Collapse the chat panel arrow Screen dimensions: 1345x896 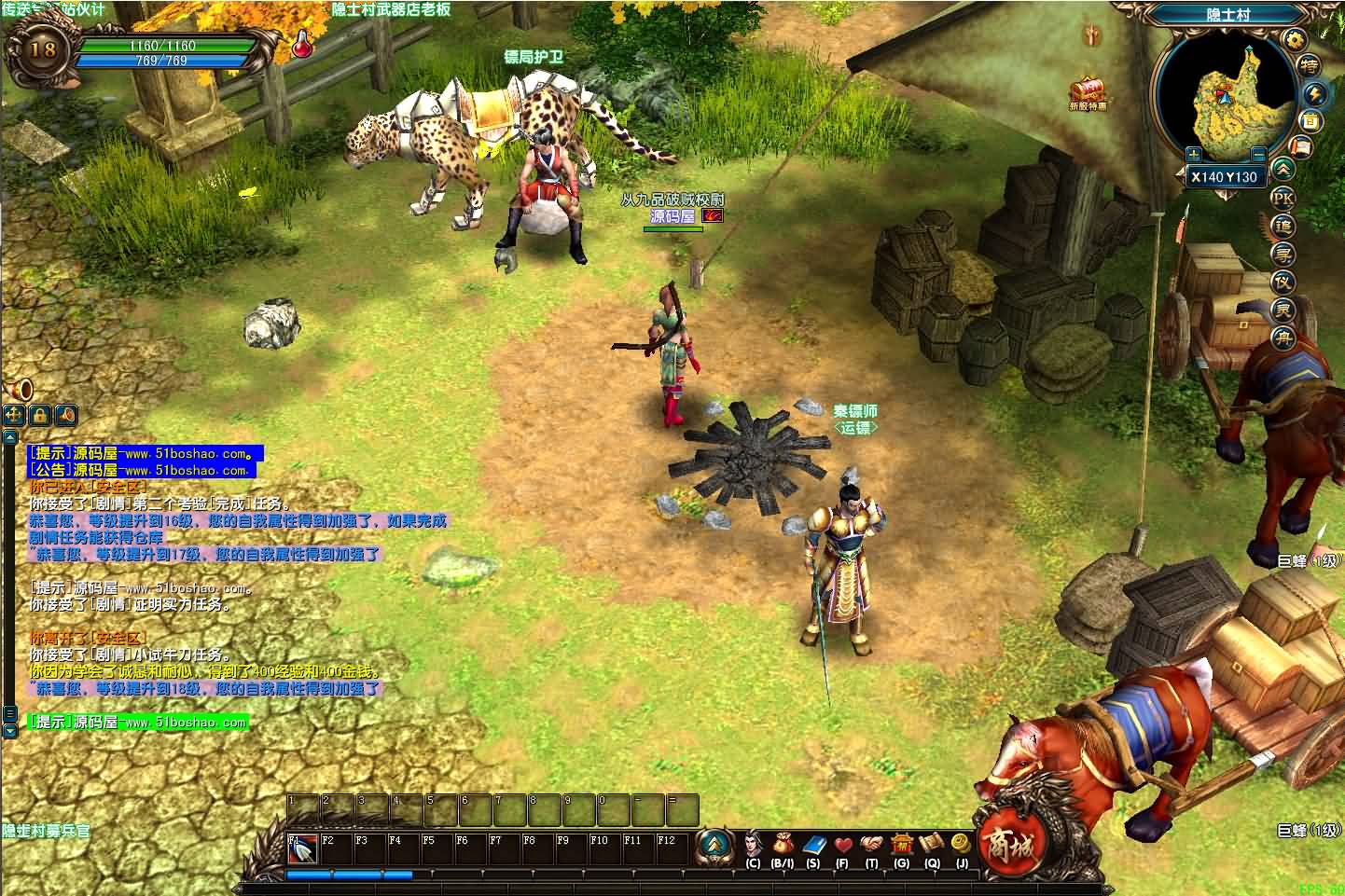point(12,438)
